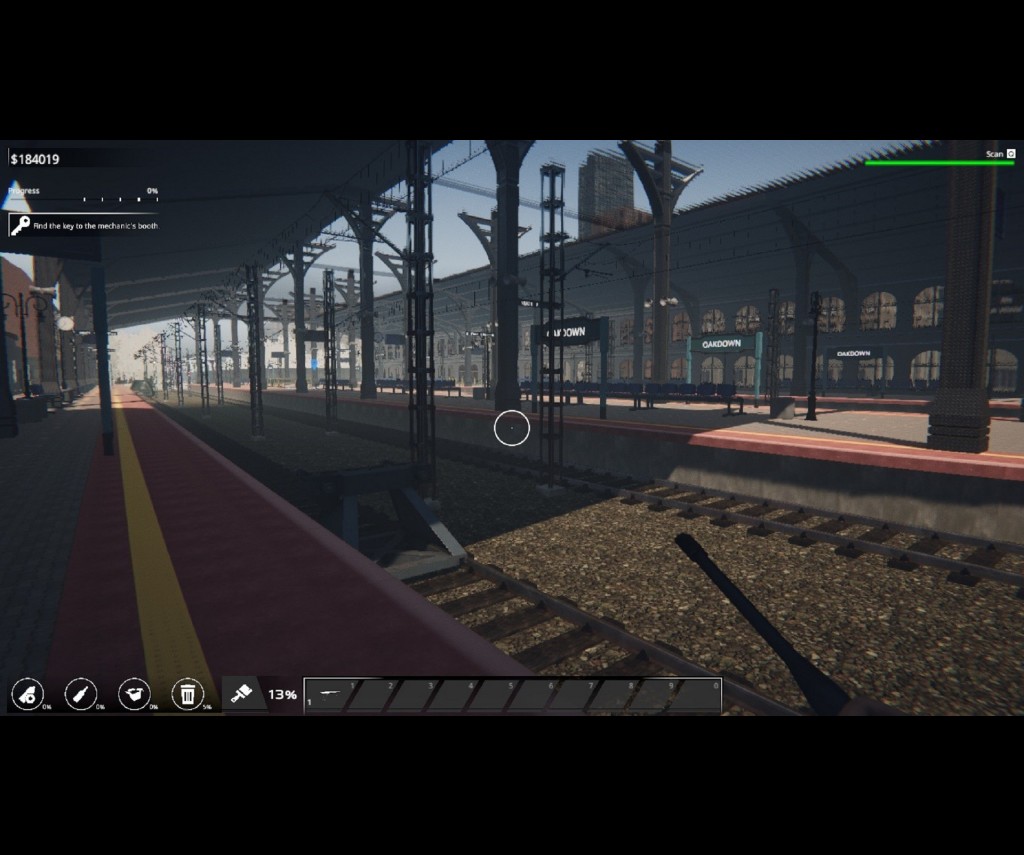Activate the Scan icon
This screenshot has height=855, width=1024.
[x=1010, y=154]
